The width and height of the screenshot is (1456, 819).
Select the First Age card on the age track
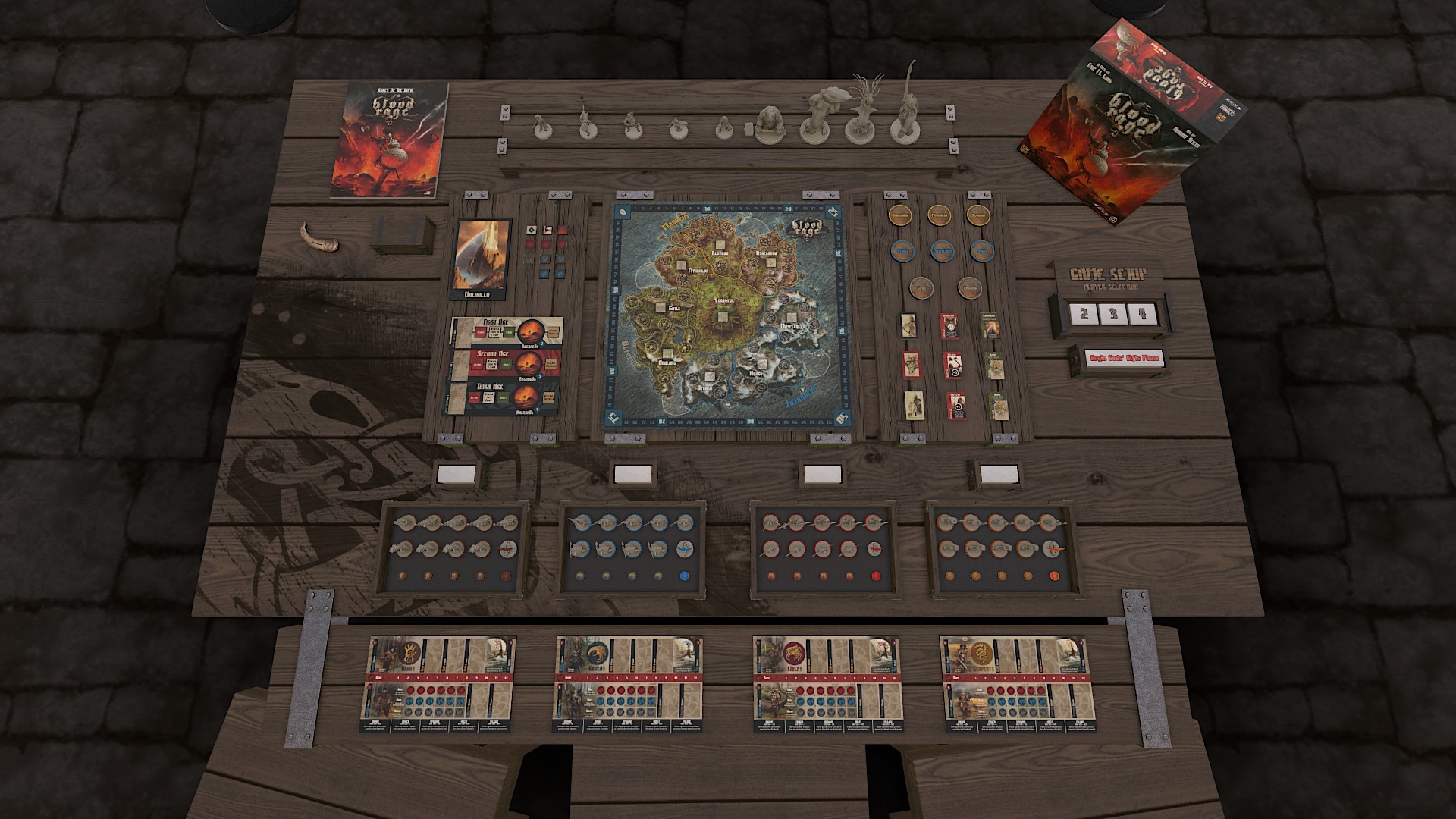(x=507, y=332)
